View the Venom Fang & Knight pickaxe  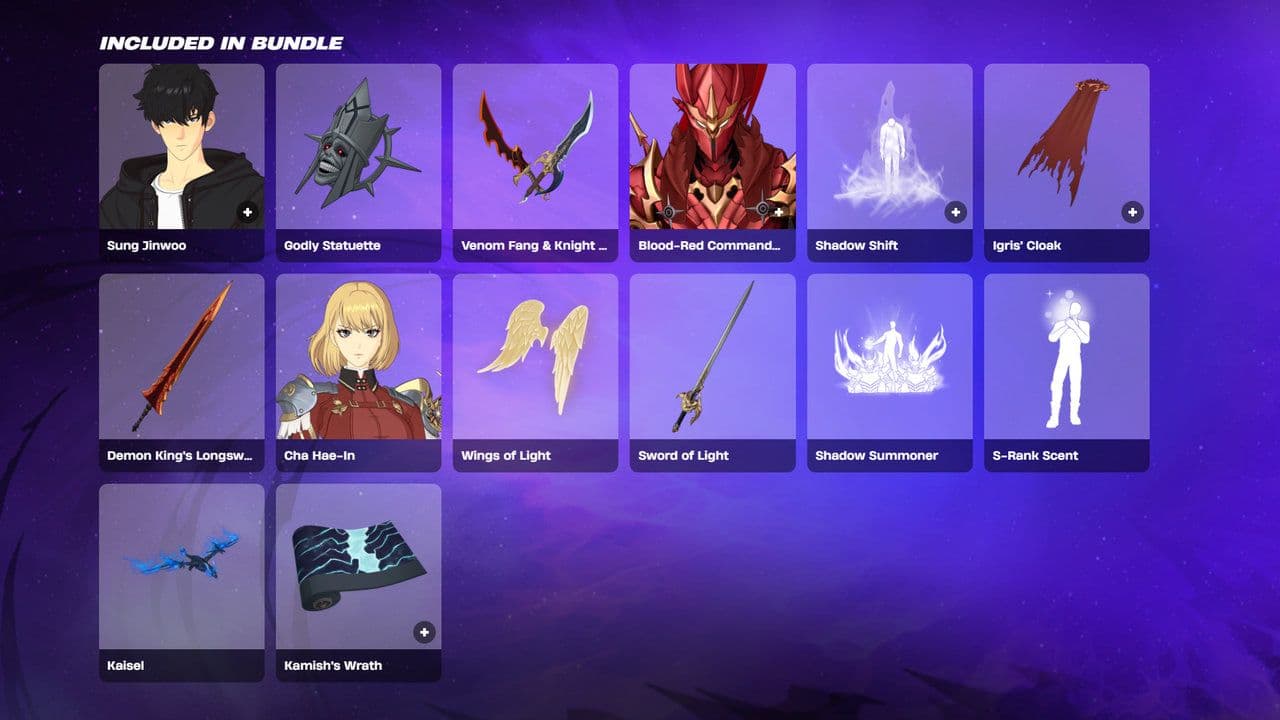(535, 150)
